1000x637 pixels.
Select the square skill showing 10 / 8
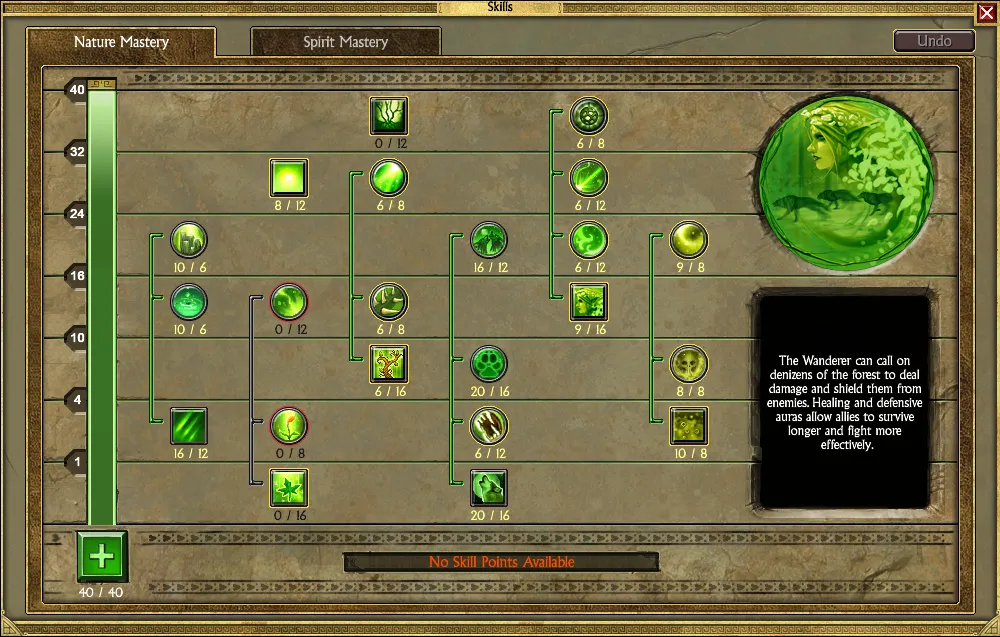[x=689, y=426]
